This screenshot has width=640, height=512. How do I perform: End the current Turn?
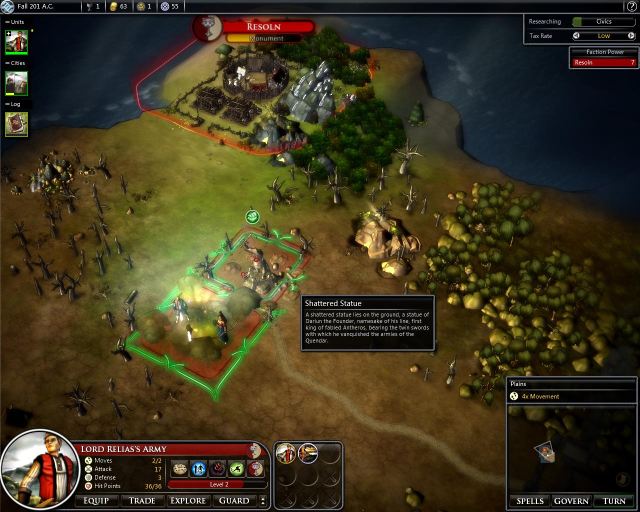tap(614, 500)
